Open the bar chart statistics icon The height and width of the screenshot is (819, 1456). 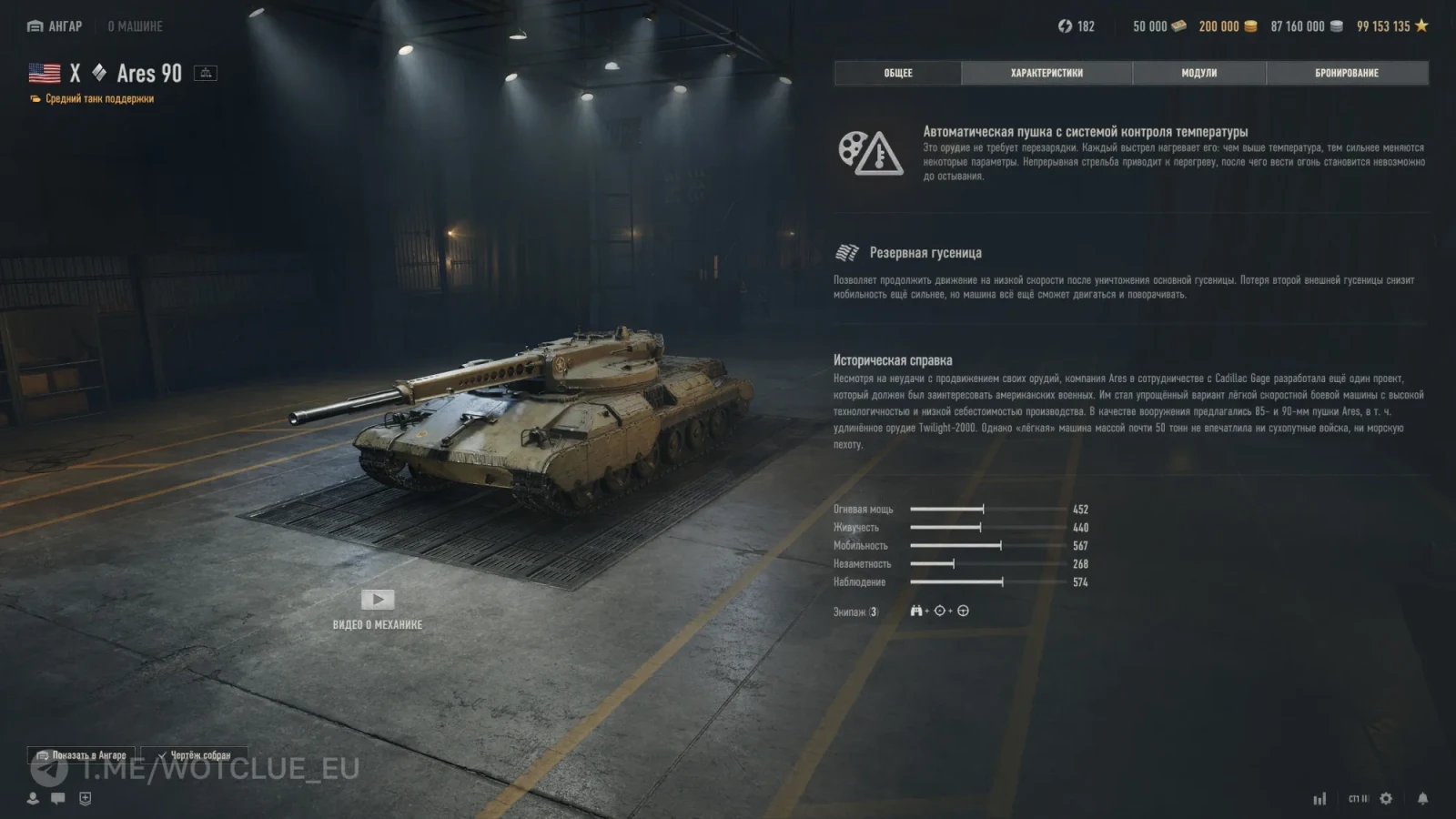click(1319, 798)
